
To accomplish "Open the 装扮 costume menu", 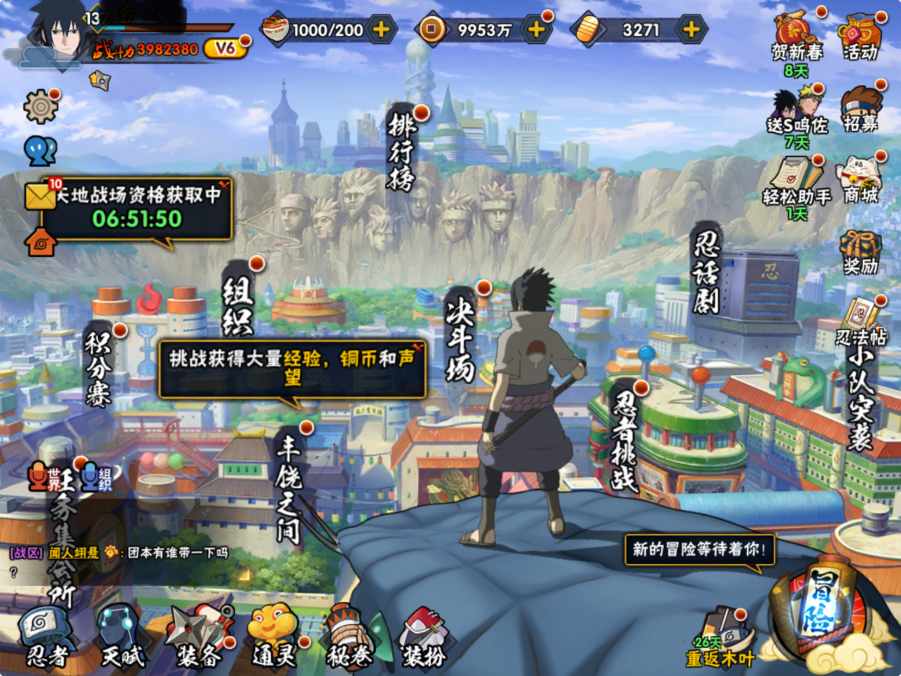I will [423, 636].
